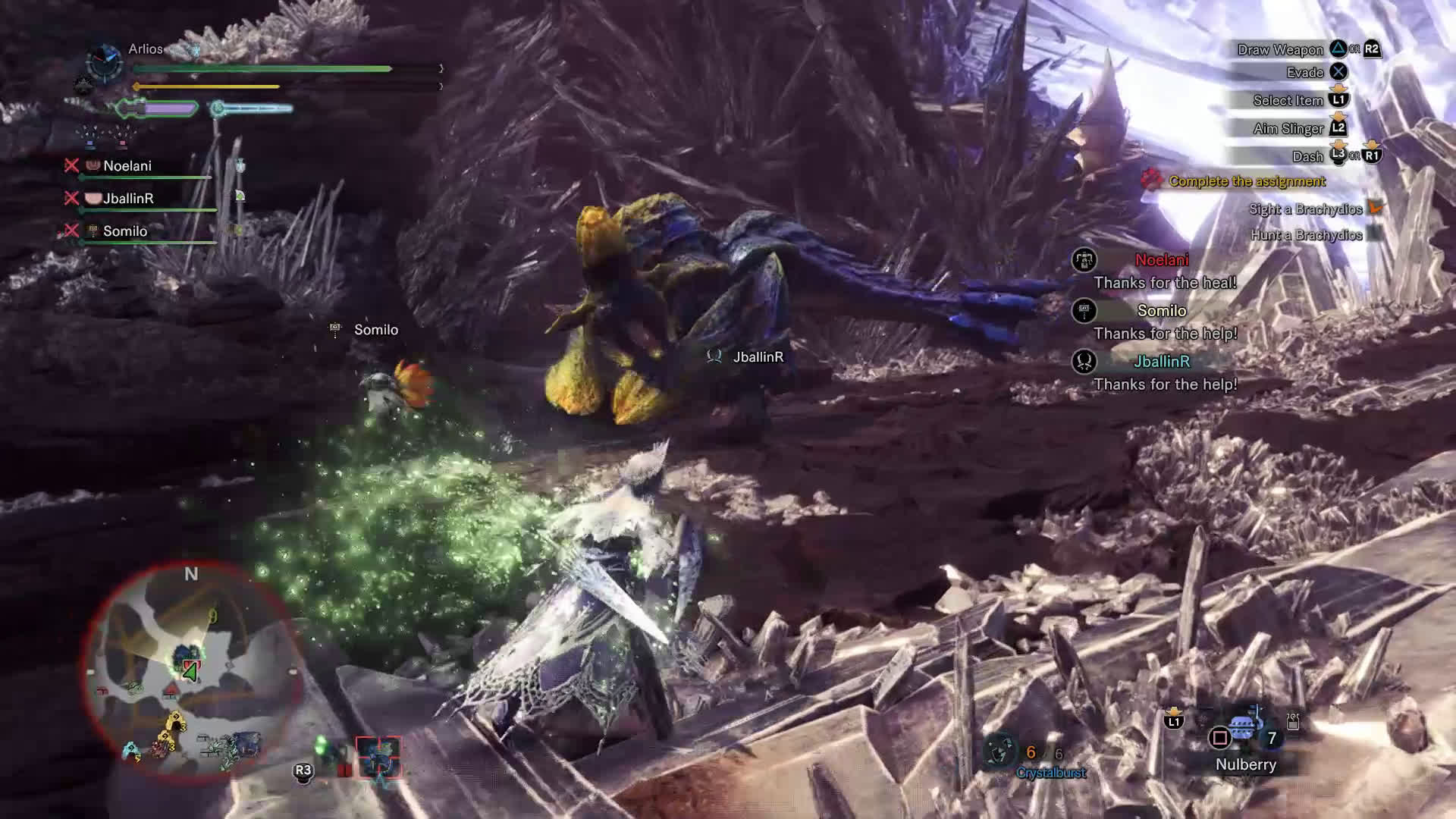The image size is (1456, 819).
Task: Select Noelani in the party list
Action: point(127,166)
